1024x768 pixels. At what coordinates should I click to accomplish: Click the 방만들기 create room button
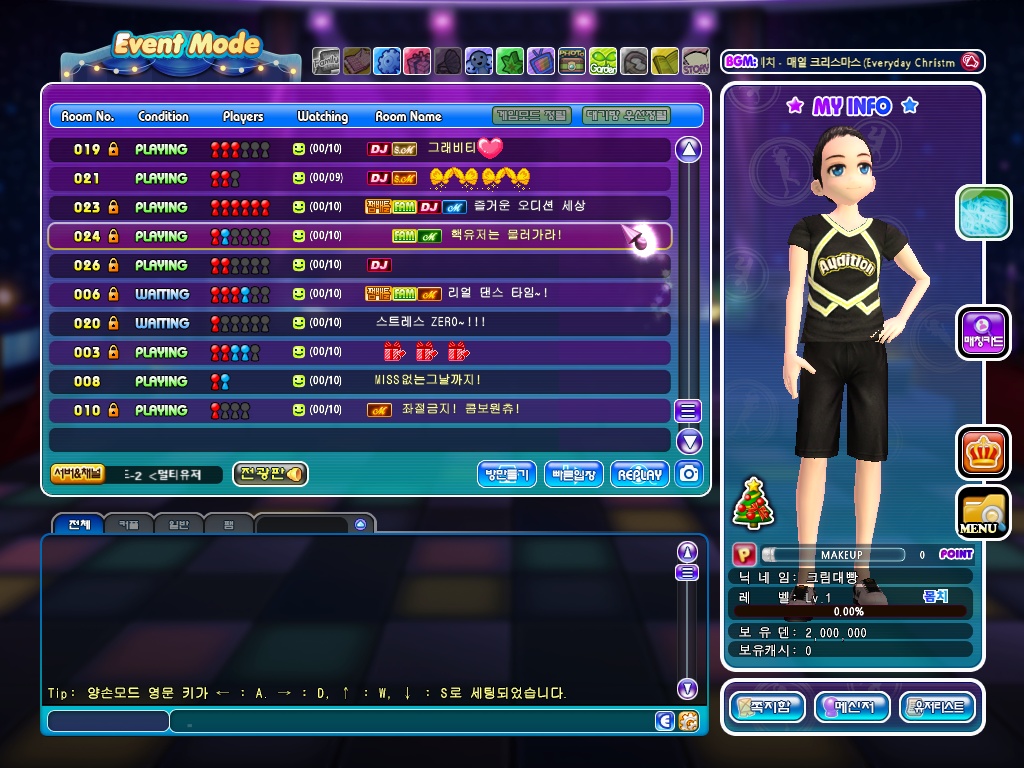click(x=507, y=474)
